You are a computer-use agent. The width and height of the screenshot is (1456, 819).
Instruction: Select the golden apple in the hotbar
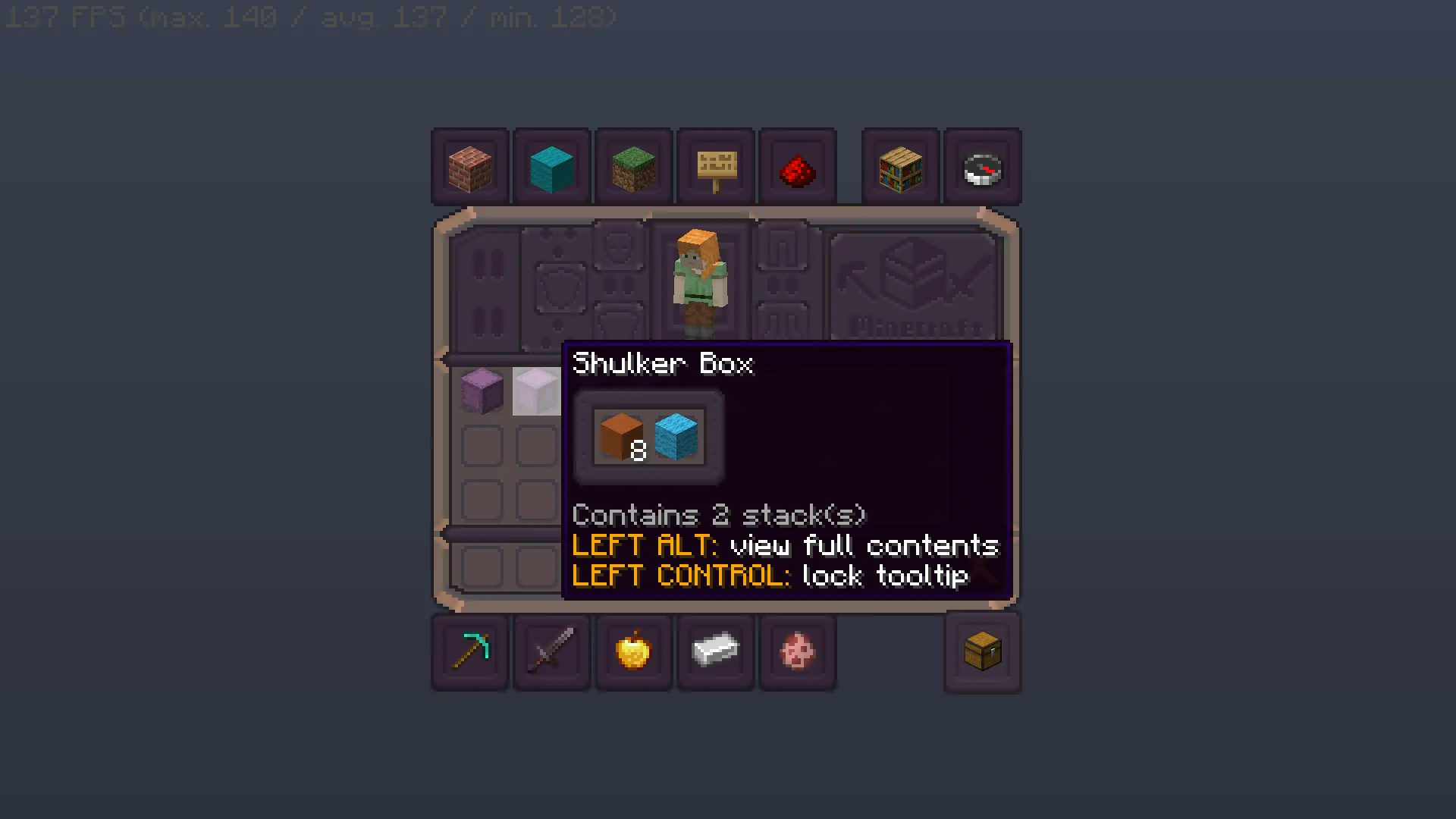(x=633, y=651)
